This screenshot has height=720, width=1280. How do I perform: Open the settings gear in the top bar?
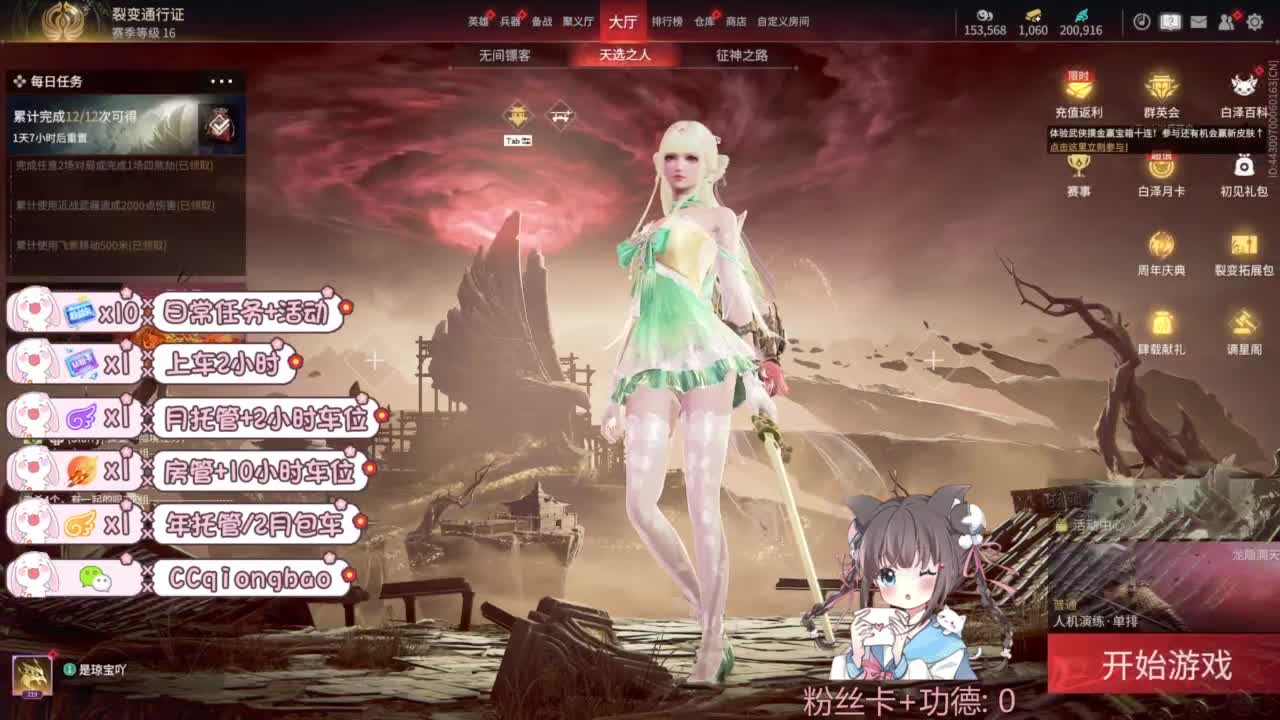pyautogui.click(x=1253, y=22)
